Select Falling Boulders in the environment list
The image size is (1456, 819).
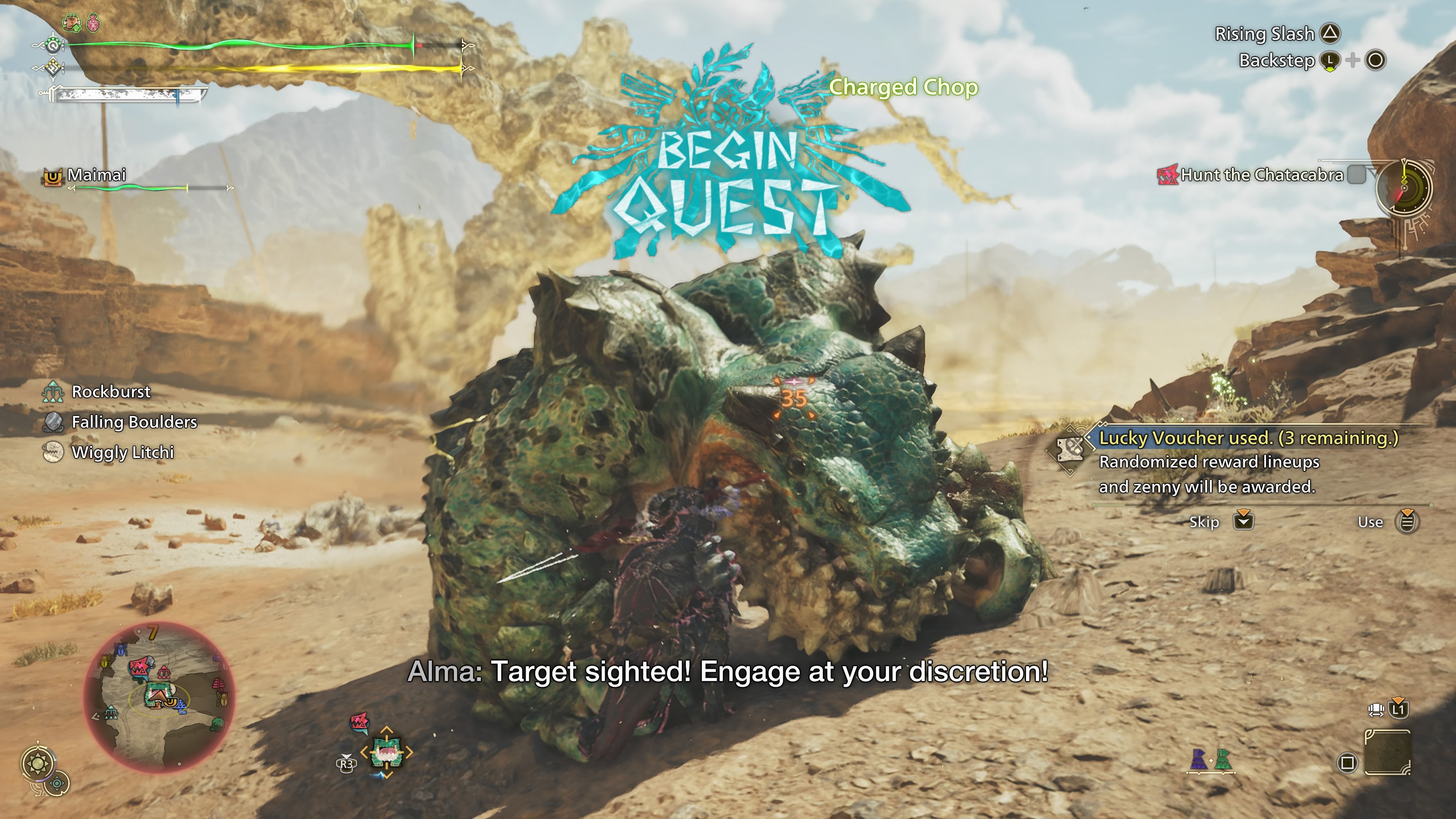(x=134, y=422)
